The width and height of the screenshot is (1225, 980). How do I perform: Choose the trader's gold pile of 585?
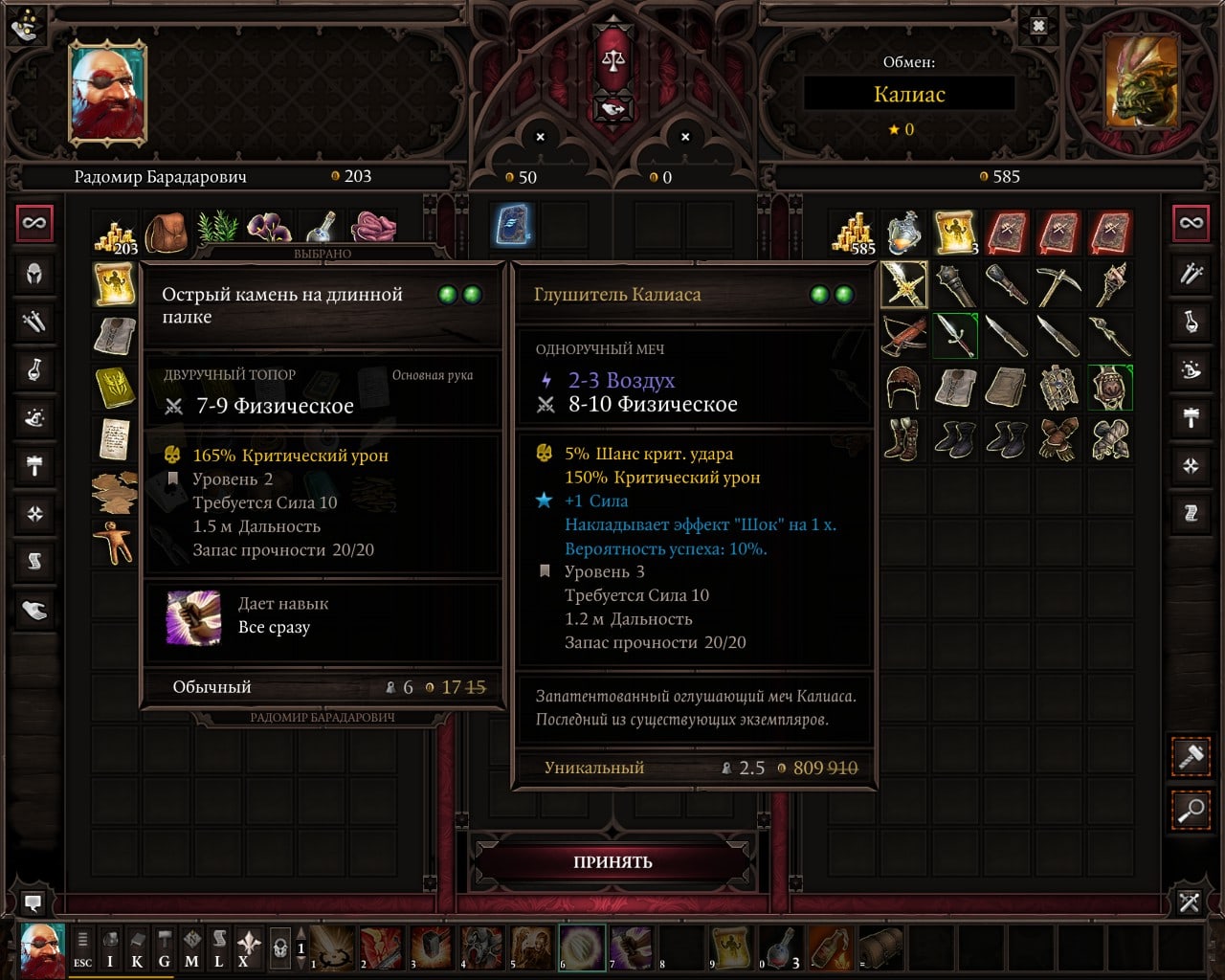pyautogui.click(x=852, y=233)
